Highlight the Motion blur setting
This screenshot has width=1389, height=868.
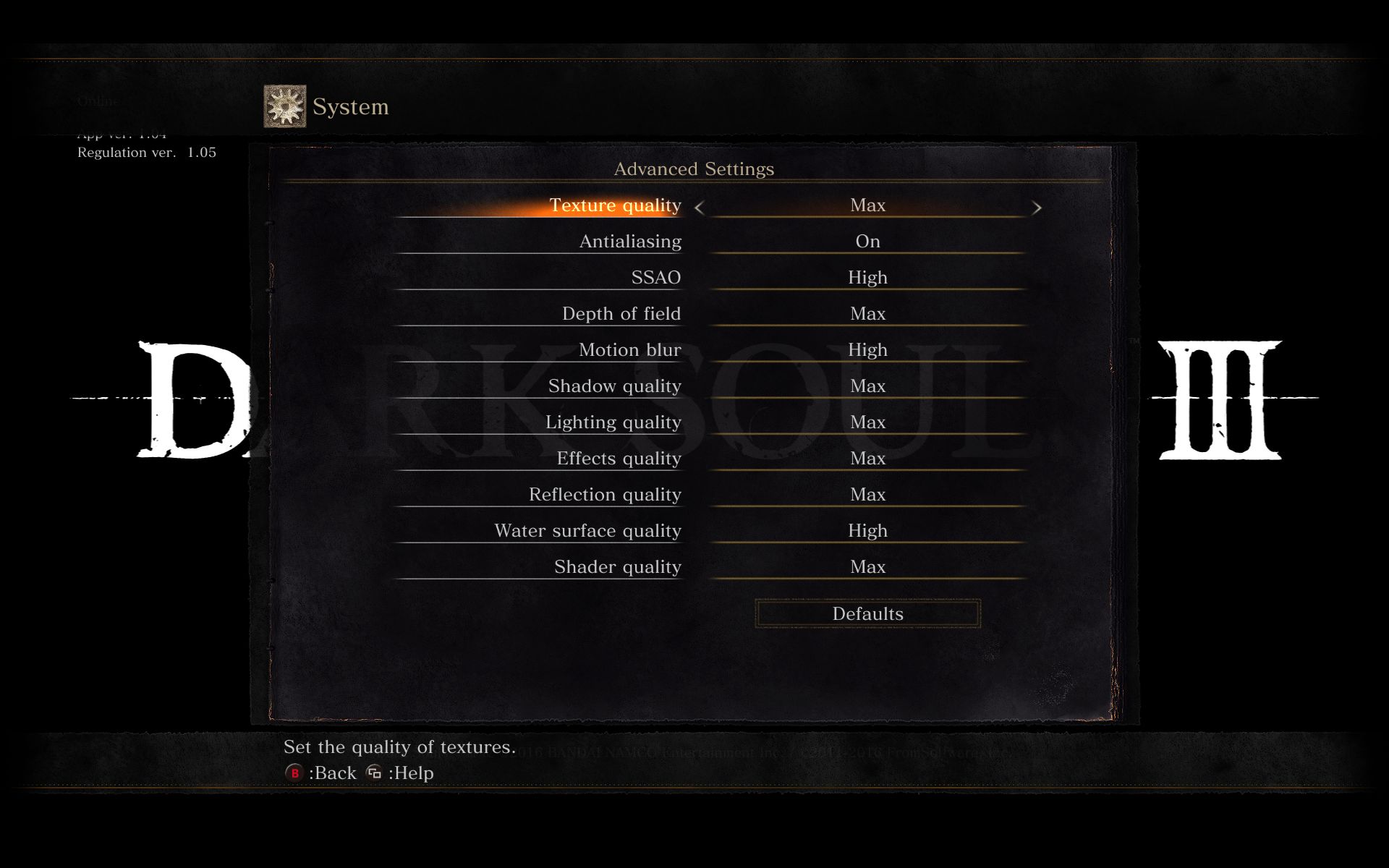(x=629, y=350)
